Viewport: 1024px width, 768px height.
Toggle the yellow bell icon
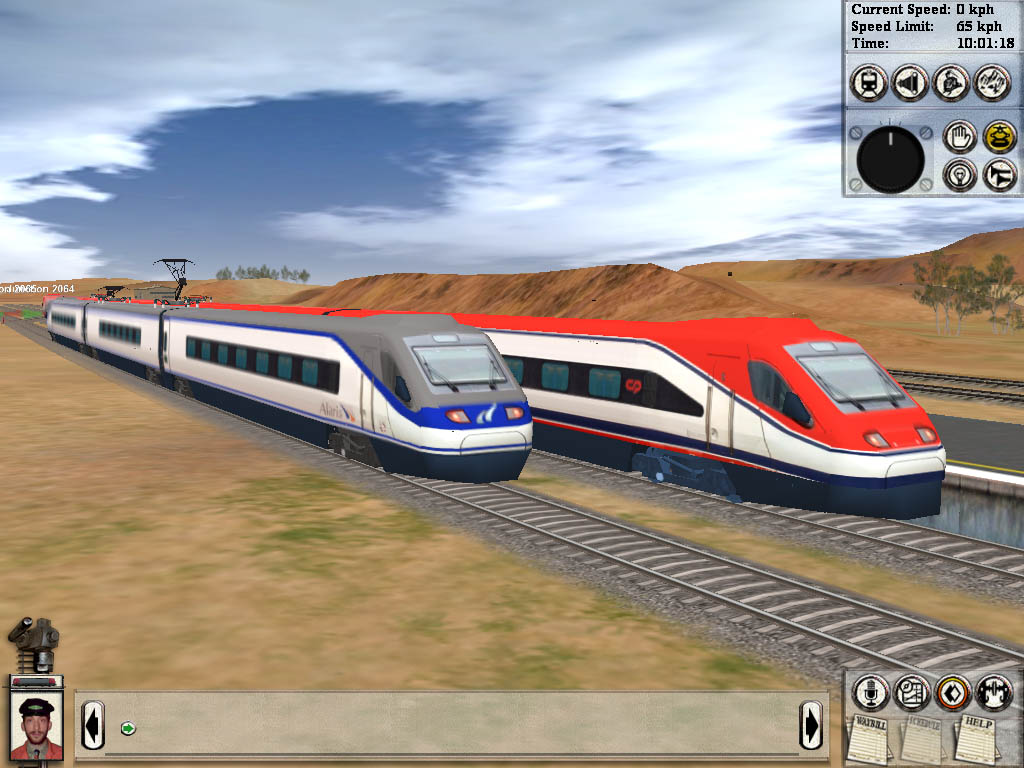pyautogui.click(x=999, y=137)
